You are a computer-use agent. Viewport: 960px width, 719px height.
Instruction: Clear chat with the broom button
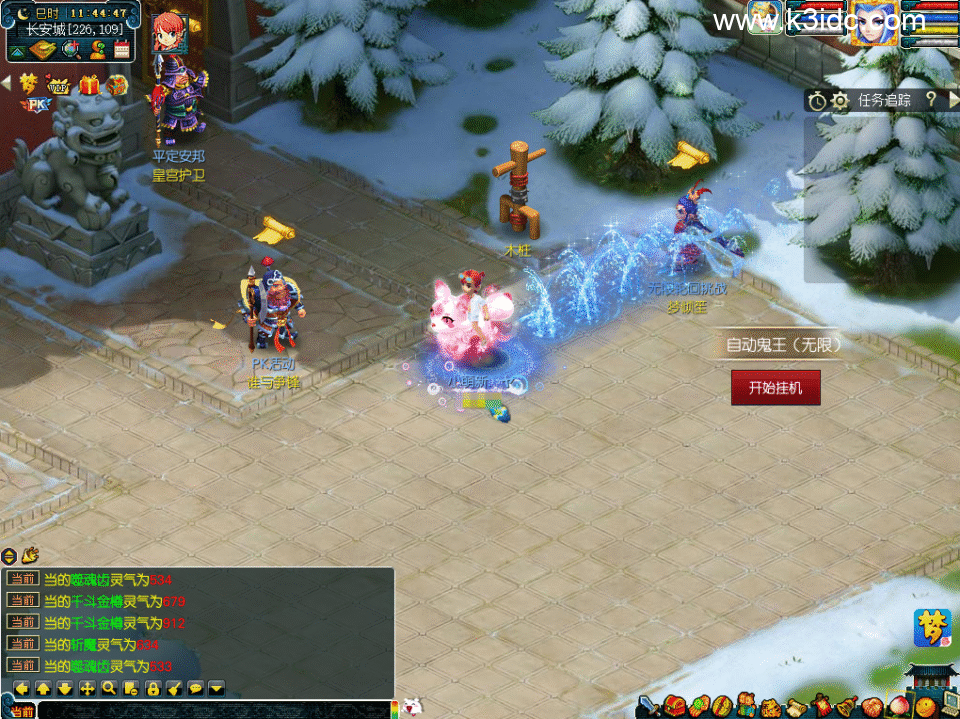173,688
